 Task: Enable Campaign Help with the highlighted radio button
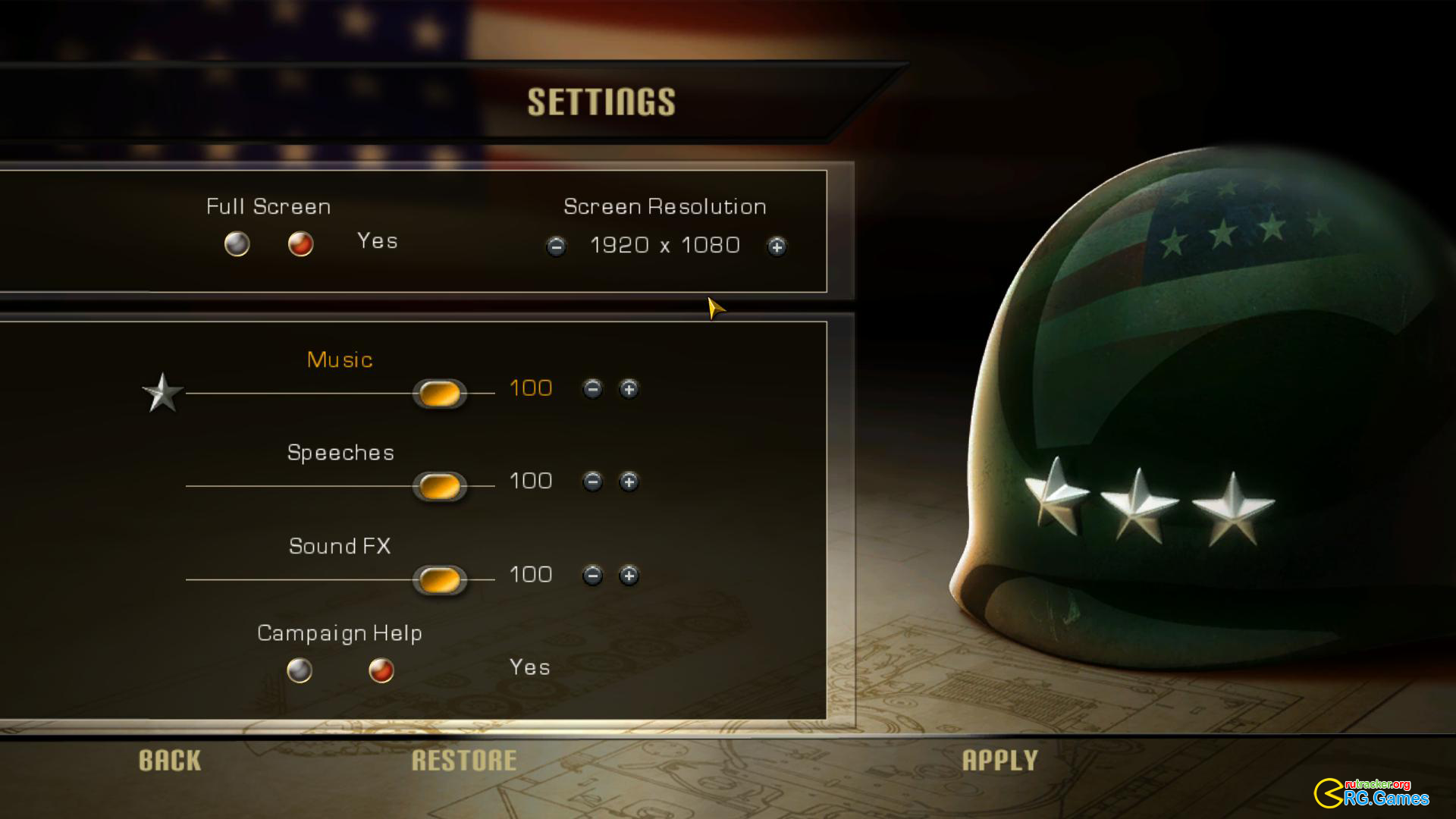coord(381,670)
